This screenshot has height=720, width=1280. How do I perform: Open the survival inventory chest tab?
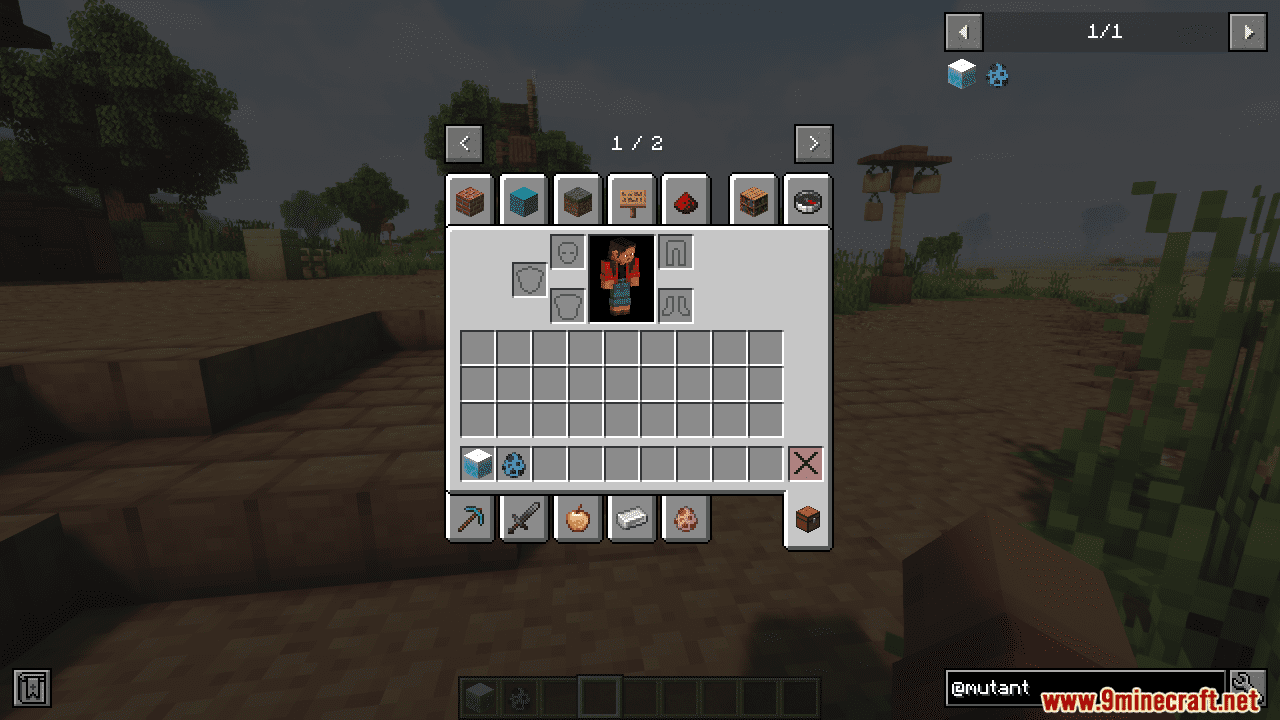click(807, 518)
